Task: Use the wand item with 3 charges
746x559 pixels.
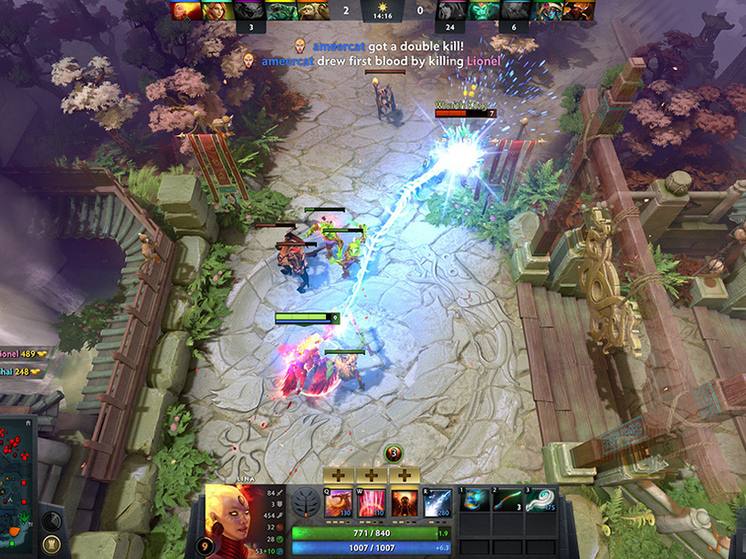Action: click(506, 501)
